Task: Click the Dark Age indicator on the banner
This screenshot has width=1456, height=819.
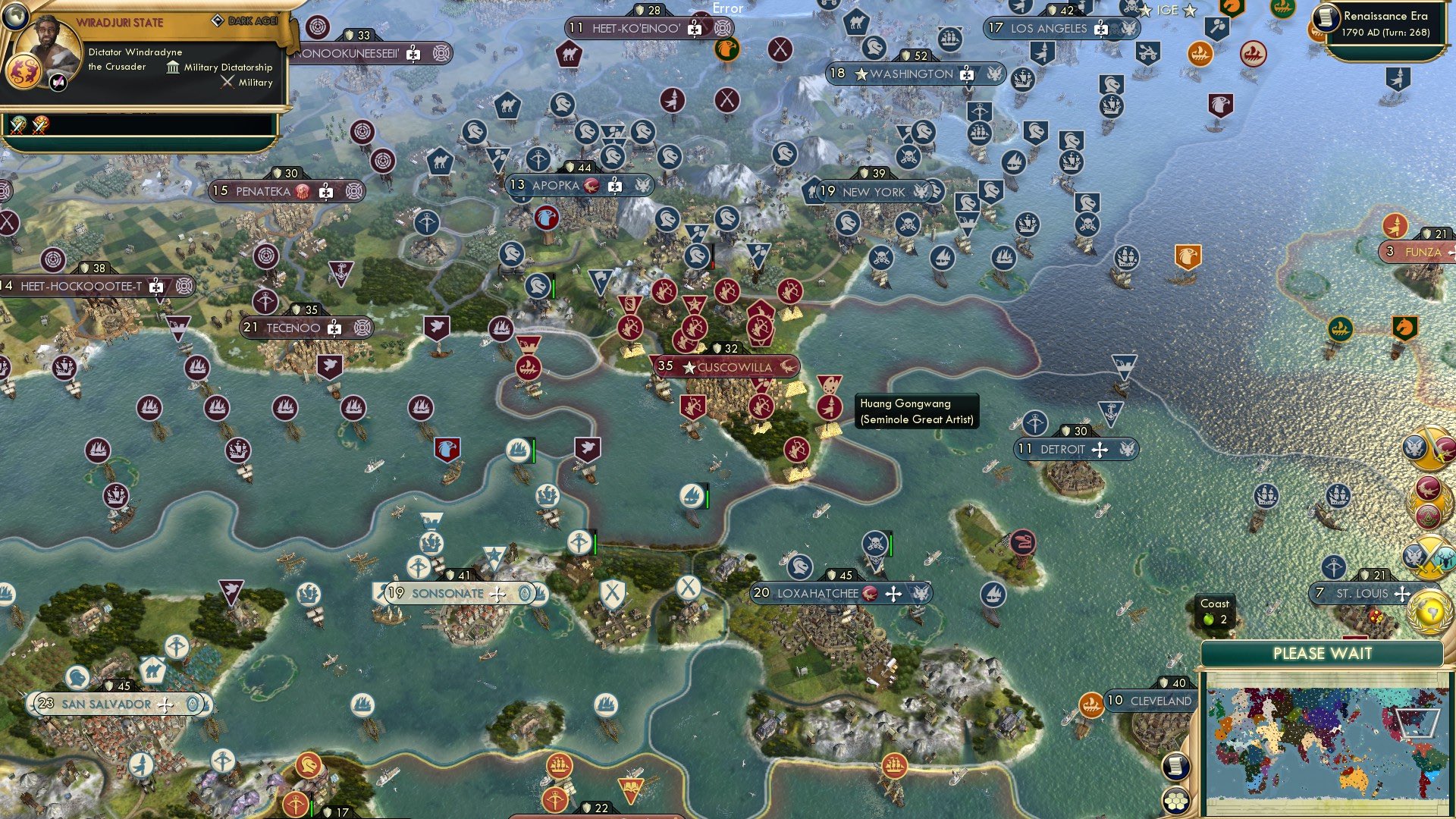Action: pyautogui.click(x=250, y=22)
